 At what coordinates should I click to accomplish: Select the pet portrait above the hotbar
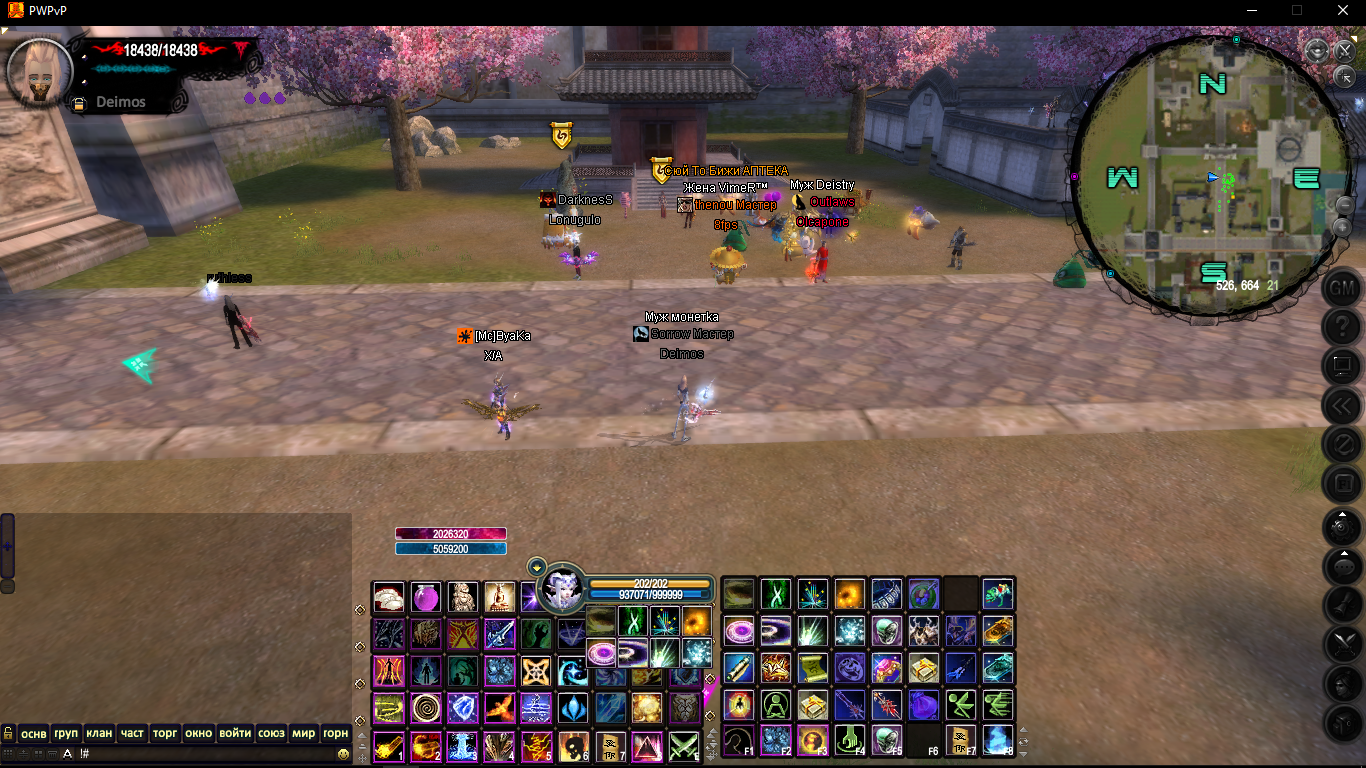click(x=561, y=588)
